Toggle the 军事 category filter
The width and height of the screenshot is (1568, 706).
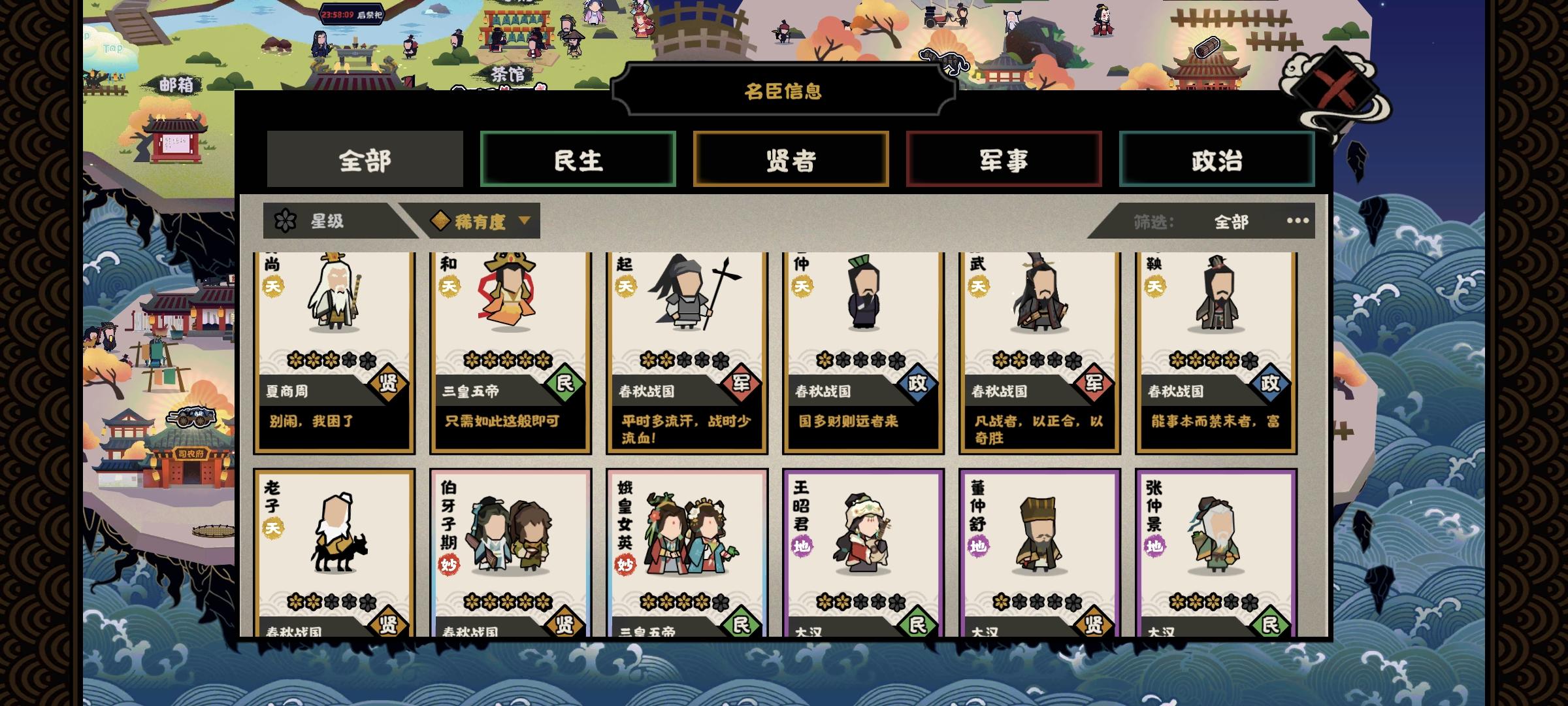1004,159
